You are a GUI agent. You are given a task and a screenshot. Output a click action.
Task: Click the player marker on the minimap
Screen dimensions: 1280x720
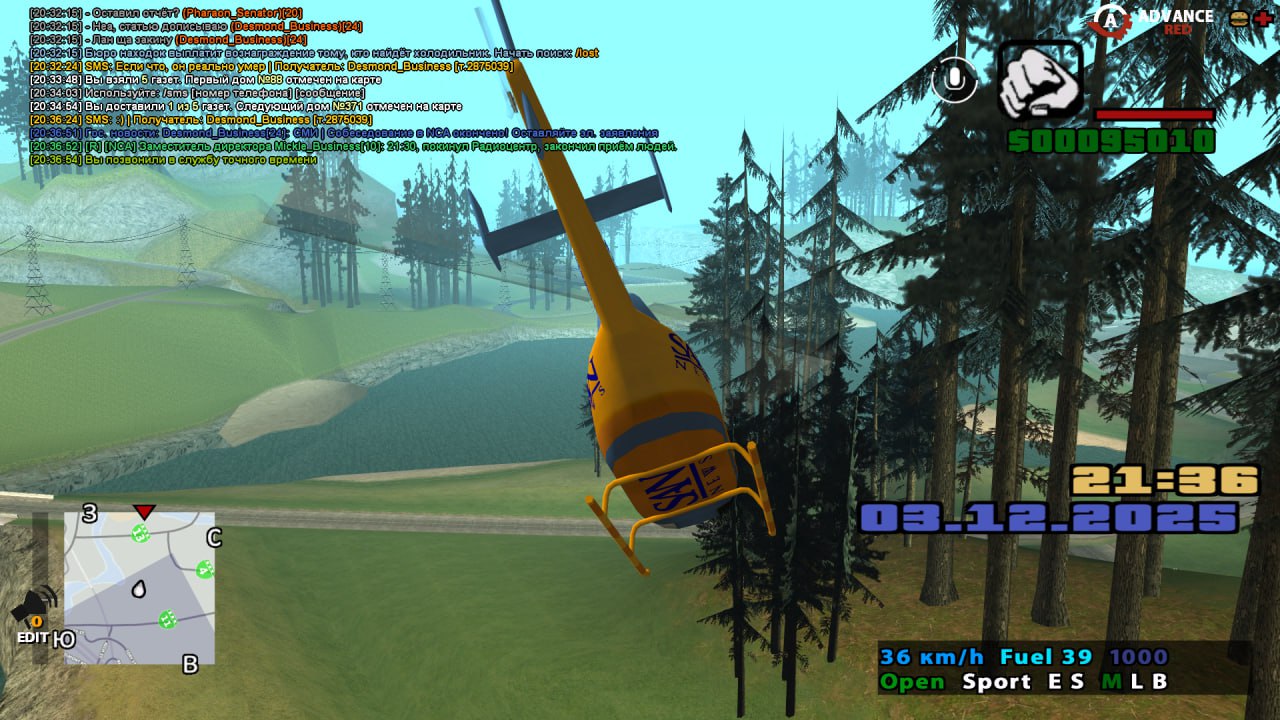pos(139,590)
